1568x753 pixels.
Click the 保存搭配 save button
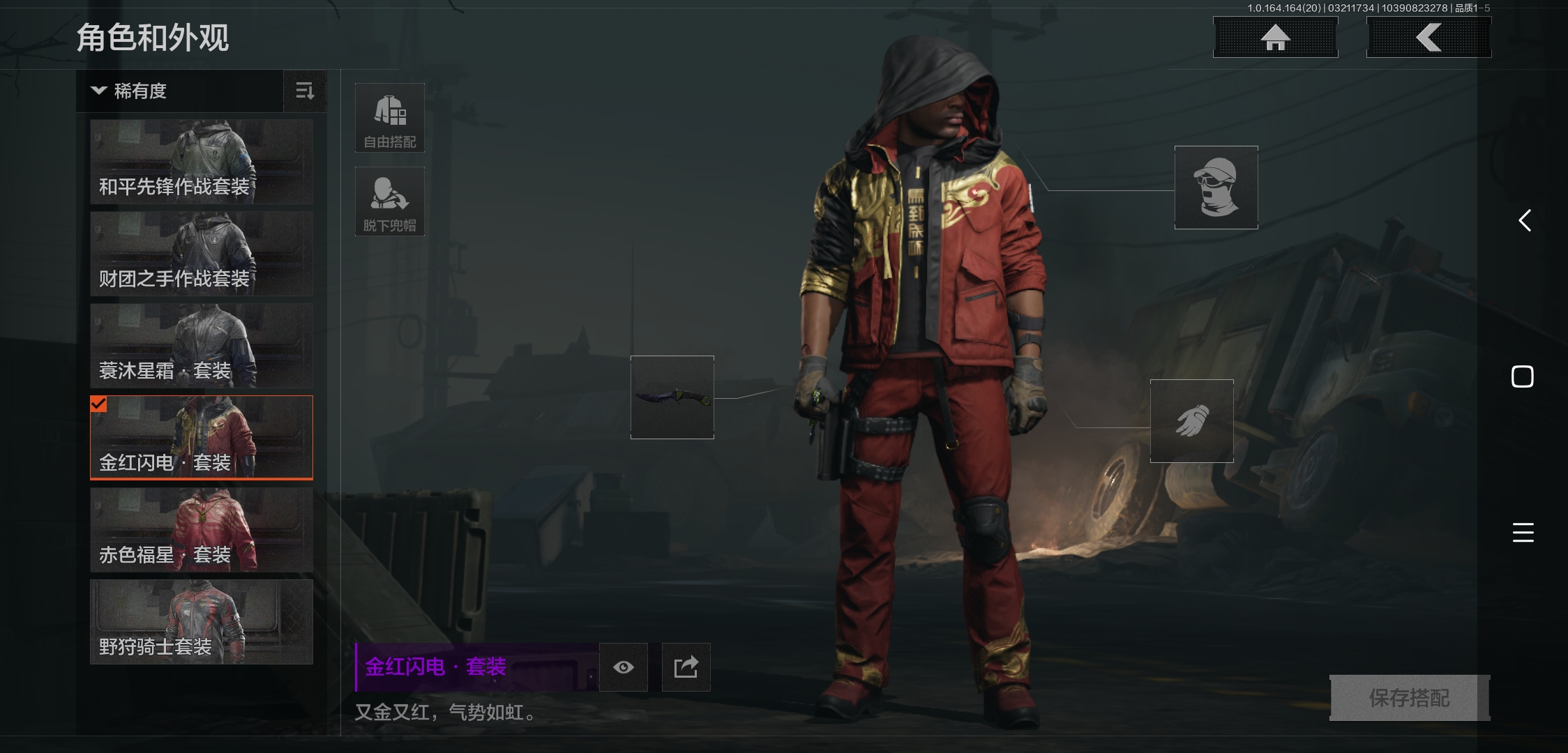(x=1409, y=698)
